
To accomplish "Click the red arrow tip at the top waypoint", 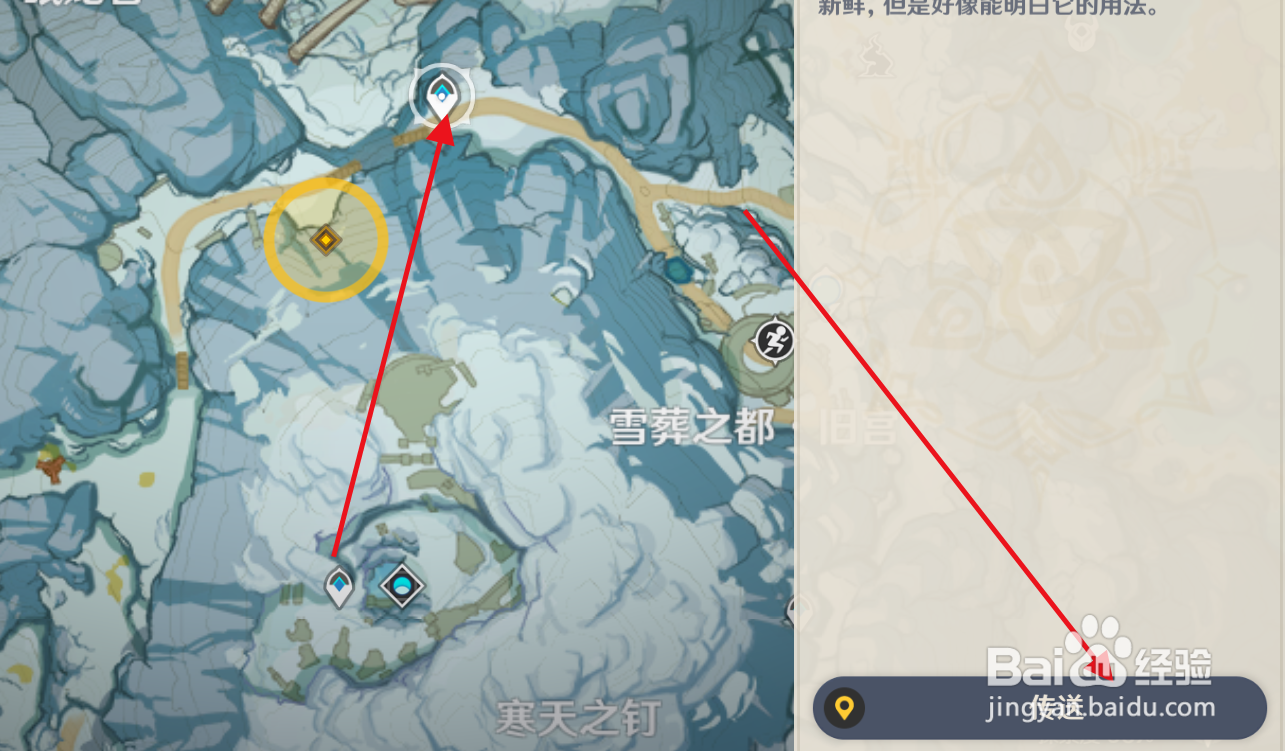I will 449,120.
